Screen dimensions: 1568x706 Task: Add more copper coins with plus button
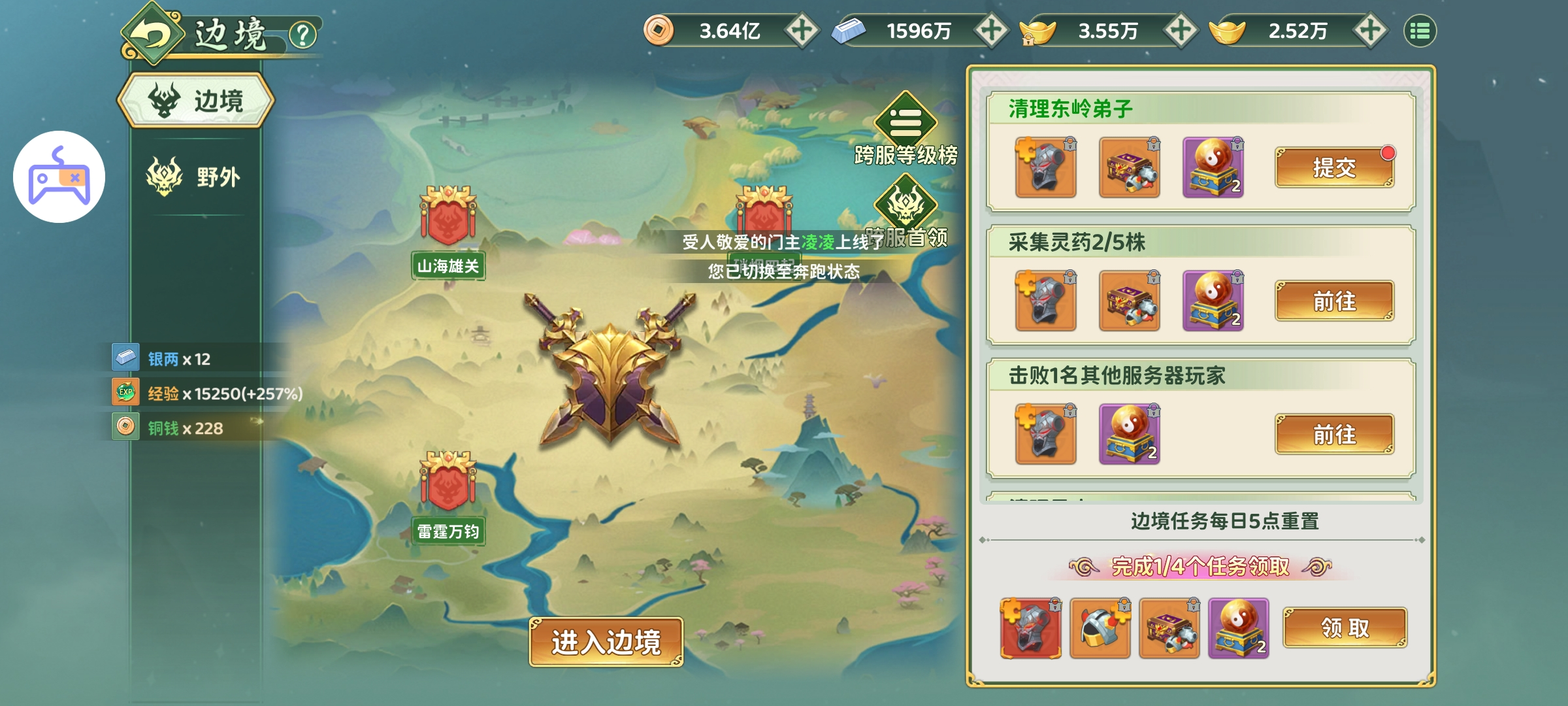[802, 31]
